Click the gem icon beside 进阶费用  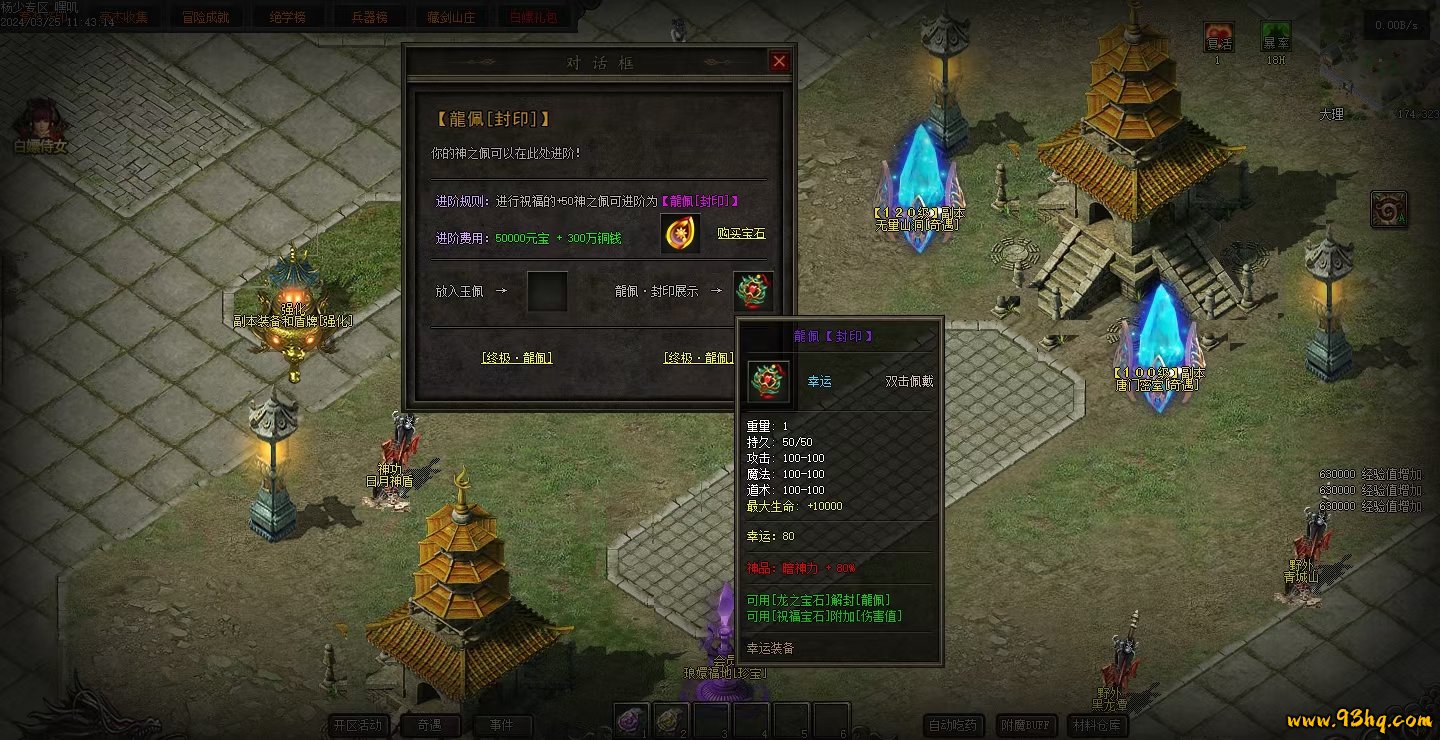(680, 233)
